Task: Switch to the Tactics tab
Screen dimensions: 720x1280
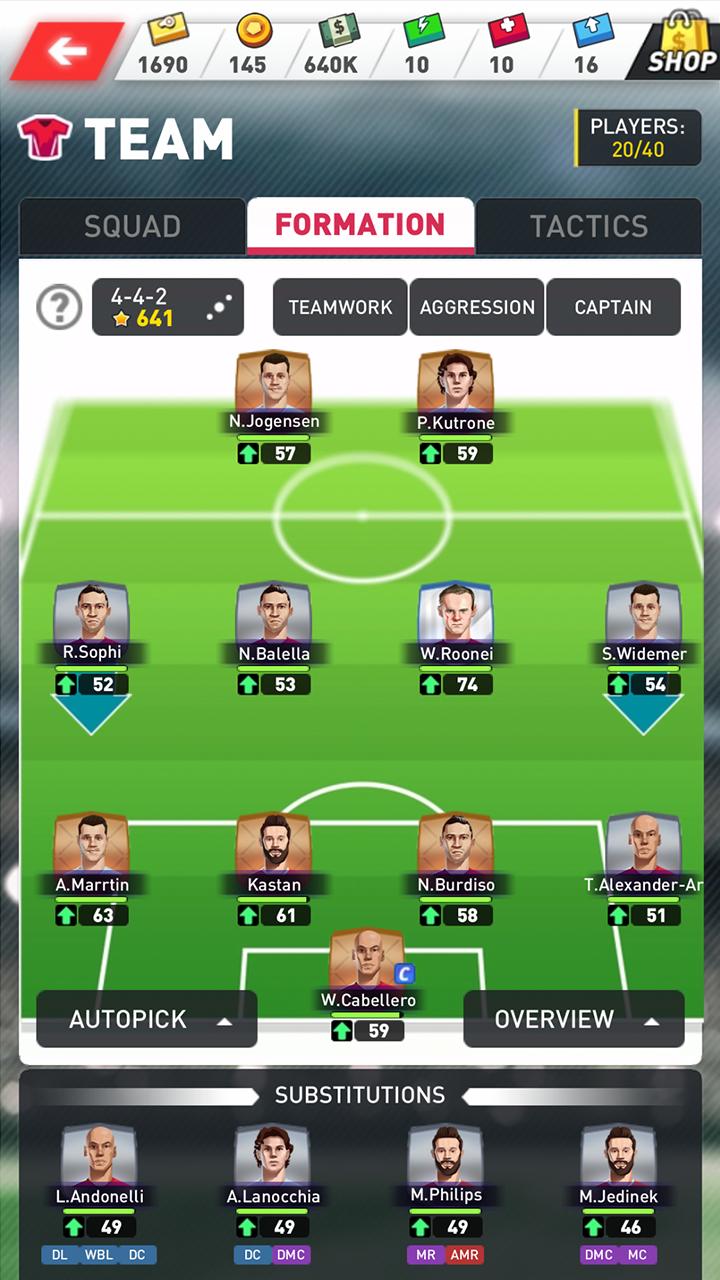Action: click(x=588, y=226)
